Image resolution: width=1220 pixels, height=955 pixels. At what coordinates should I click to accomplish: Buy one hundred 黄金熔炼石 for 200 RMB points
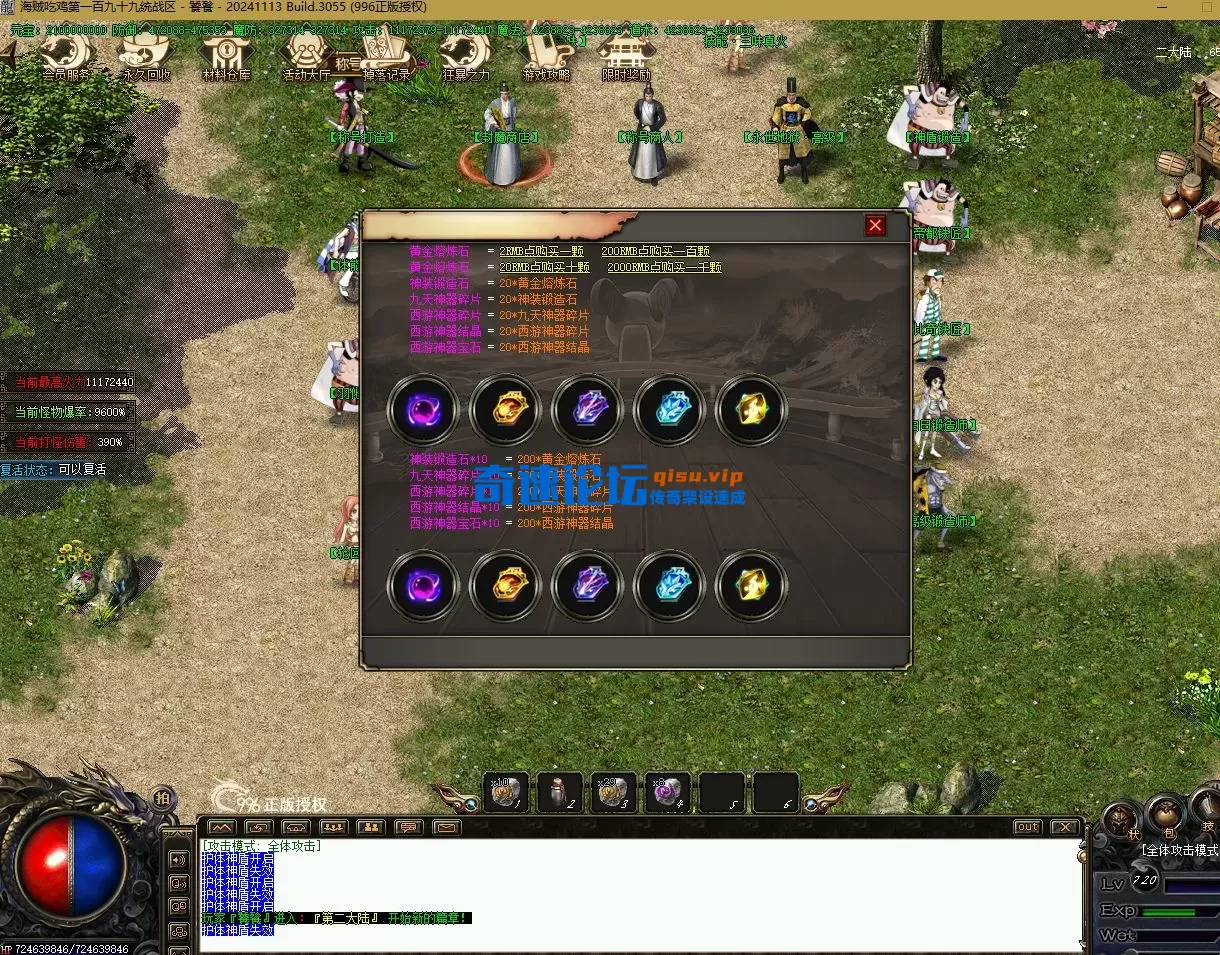coord(655,251)
